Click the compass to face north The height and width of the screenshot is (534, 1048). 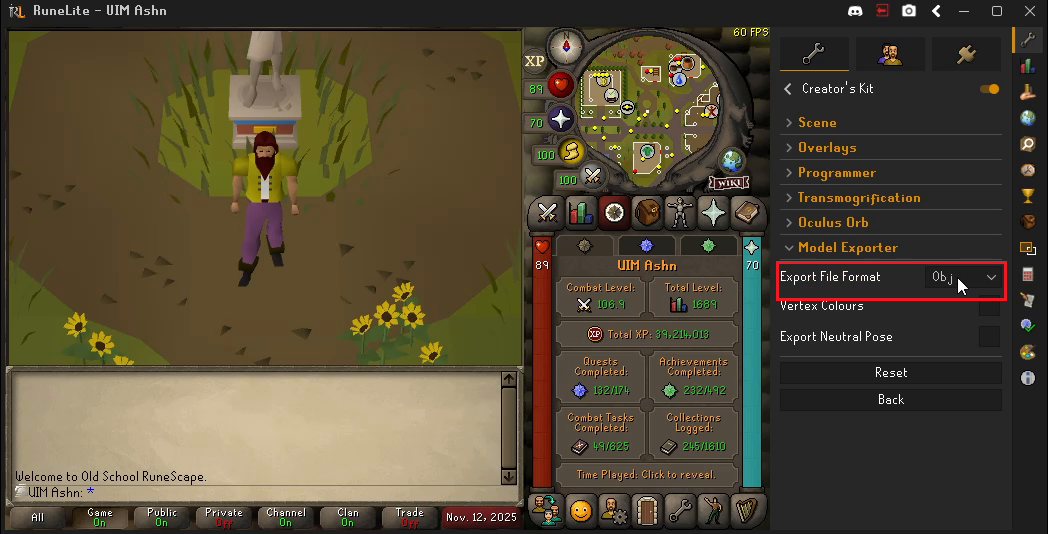pos(572,46)
